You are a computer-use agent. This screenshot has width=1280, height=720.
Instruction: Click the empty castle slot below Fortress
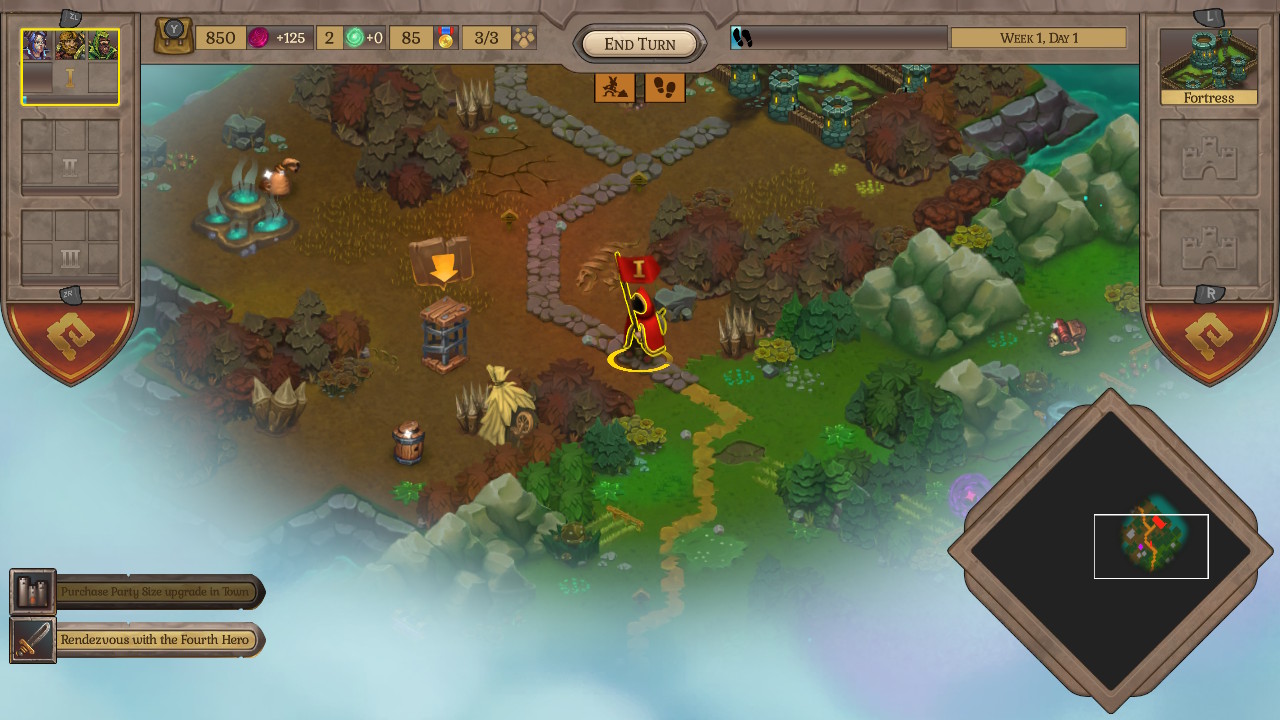[x=1208, y=160]
